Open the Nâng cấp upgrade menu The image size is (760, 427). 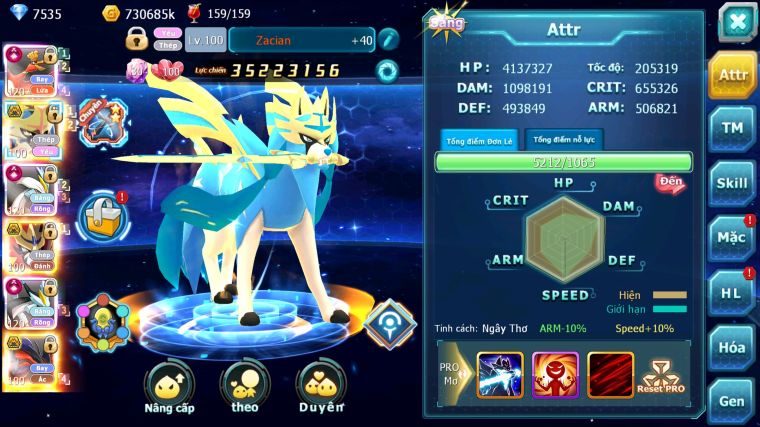tap(169, 389)
